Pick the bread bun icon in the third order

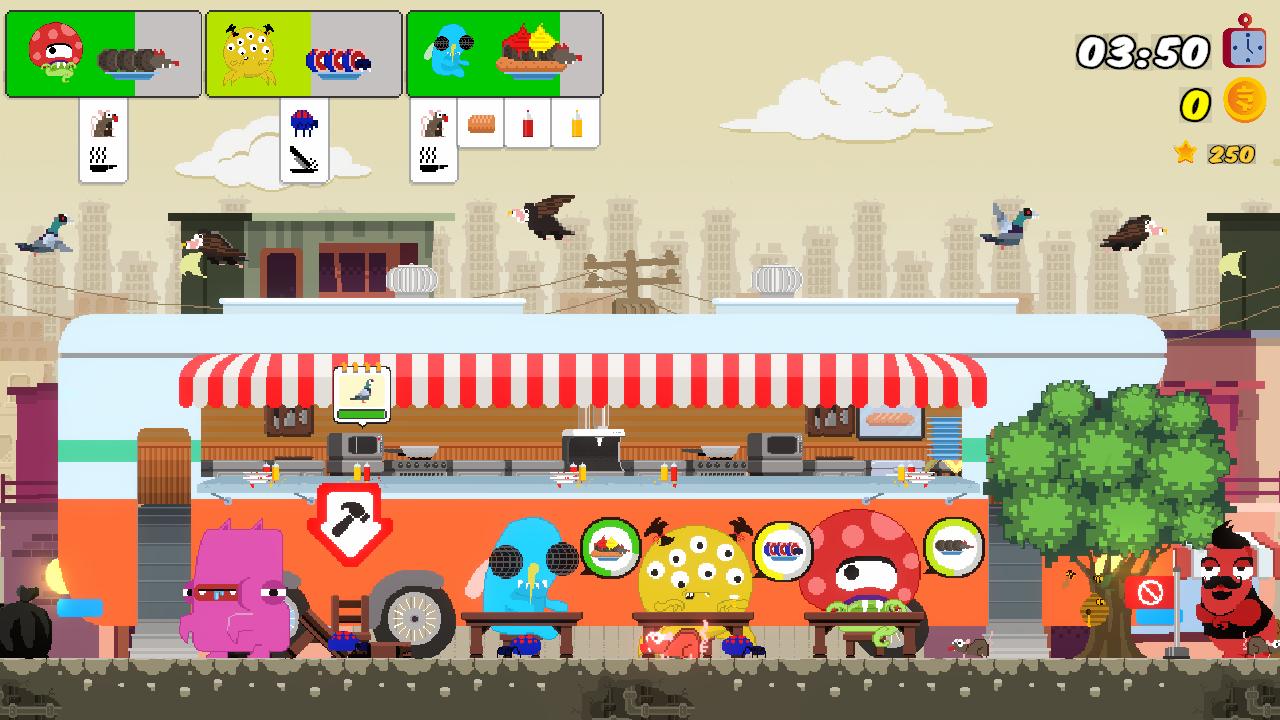point(480,123)
